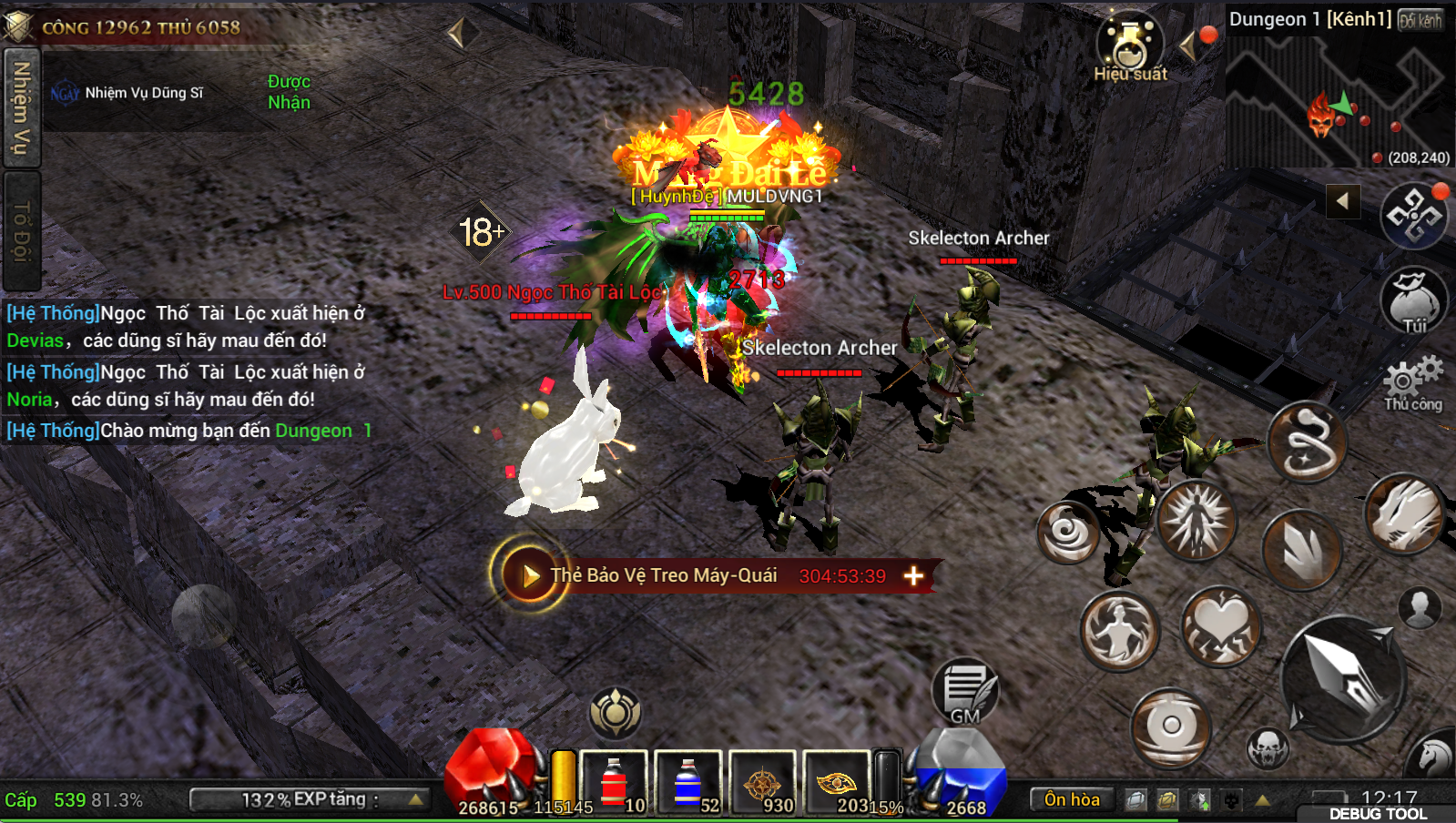The height and width of the screenshot is (823, 1456).
Task: Attack with the large sword button
Action: point(1343,676)
